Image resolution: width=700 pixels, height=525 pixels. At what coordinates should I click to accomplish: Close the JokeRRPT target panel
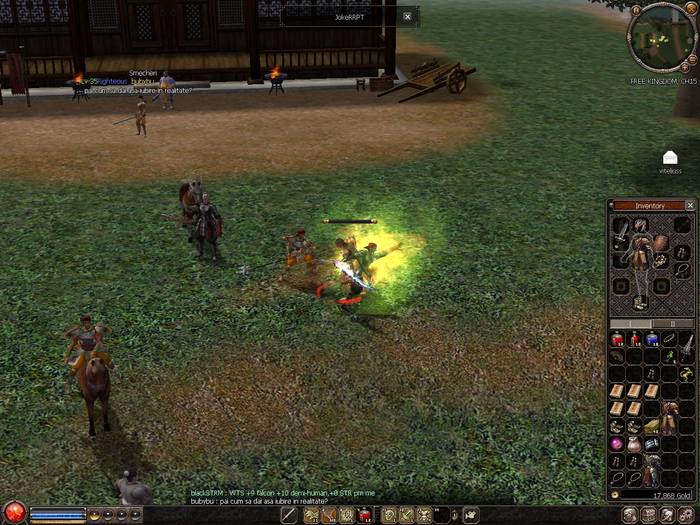[x=407, y=16]
